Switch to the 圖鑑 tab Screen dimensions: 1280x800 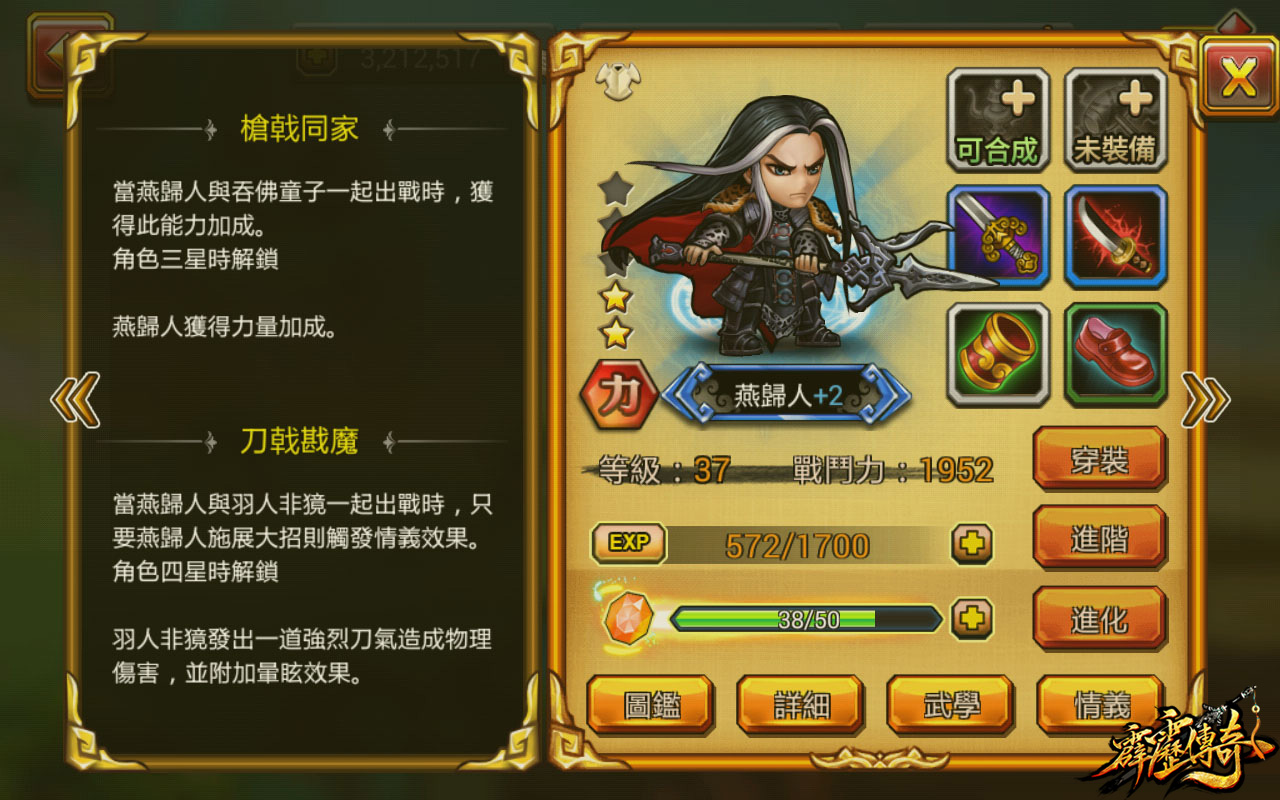pos(652,704)
